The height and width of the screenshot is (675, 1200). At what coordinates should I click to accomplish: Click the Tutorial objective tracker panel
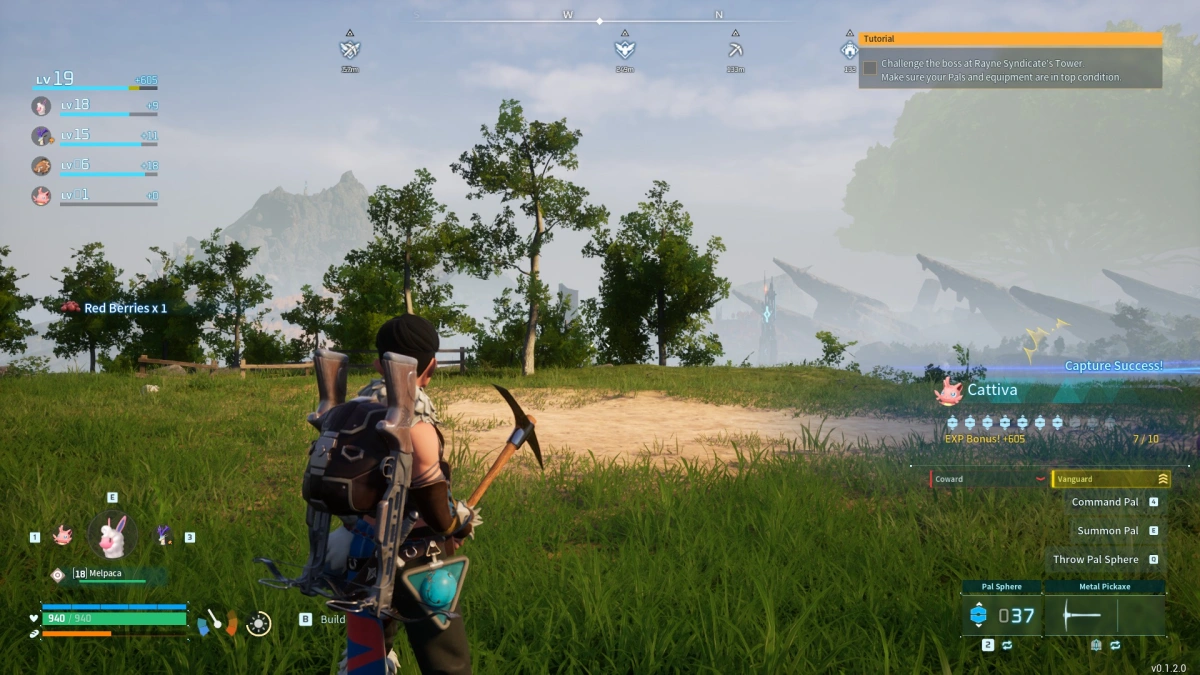(x=1010, y=62)
